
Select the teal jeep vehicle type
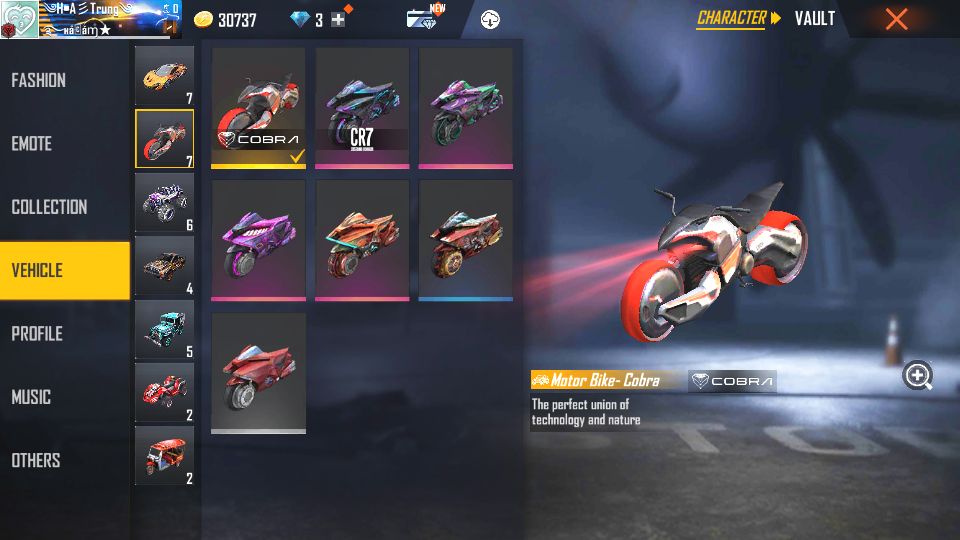click(164, 330)
